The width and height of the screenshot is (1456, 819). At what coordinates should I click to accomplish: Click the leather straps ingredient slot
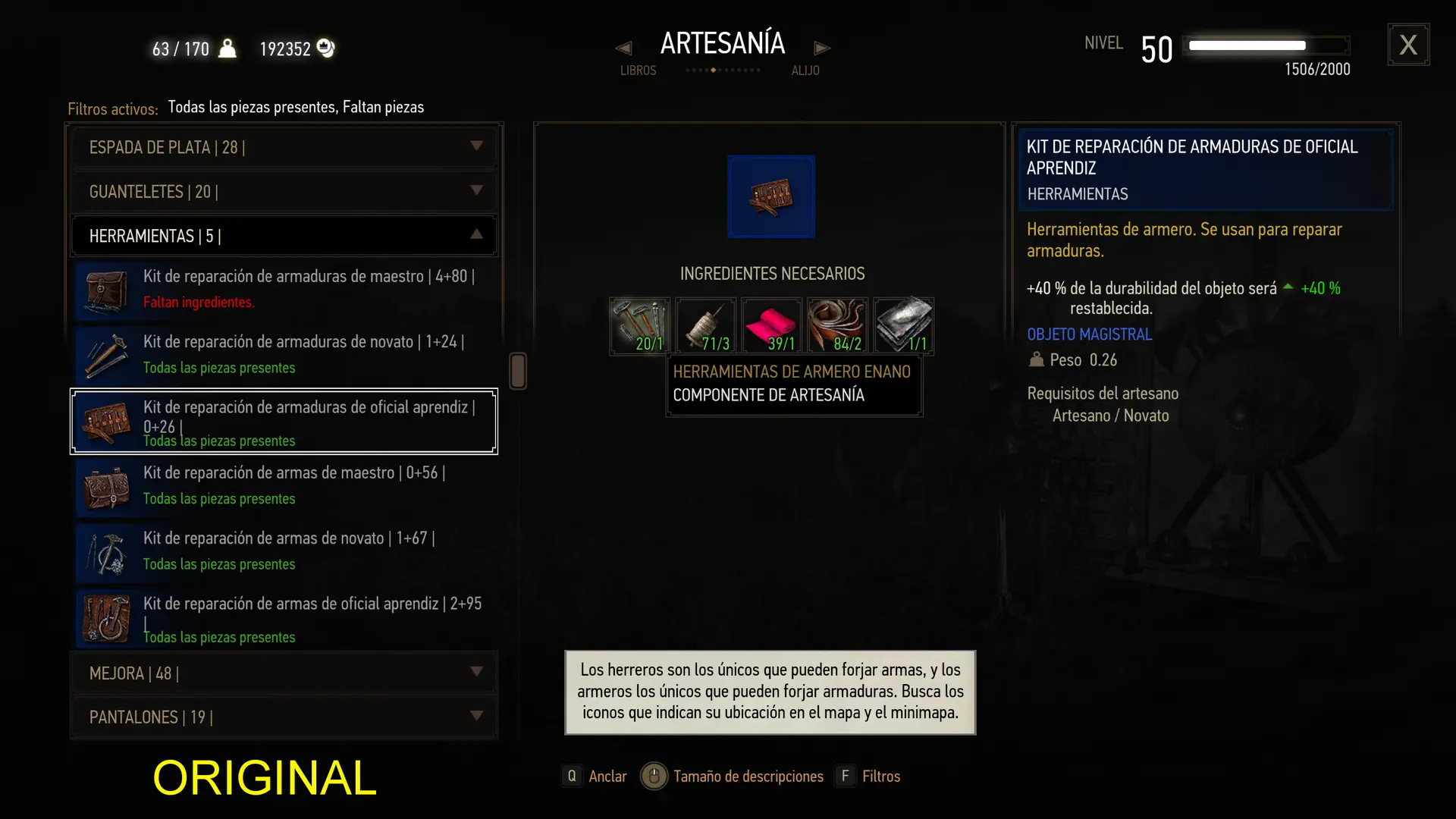click(x=837, y=326)
